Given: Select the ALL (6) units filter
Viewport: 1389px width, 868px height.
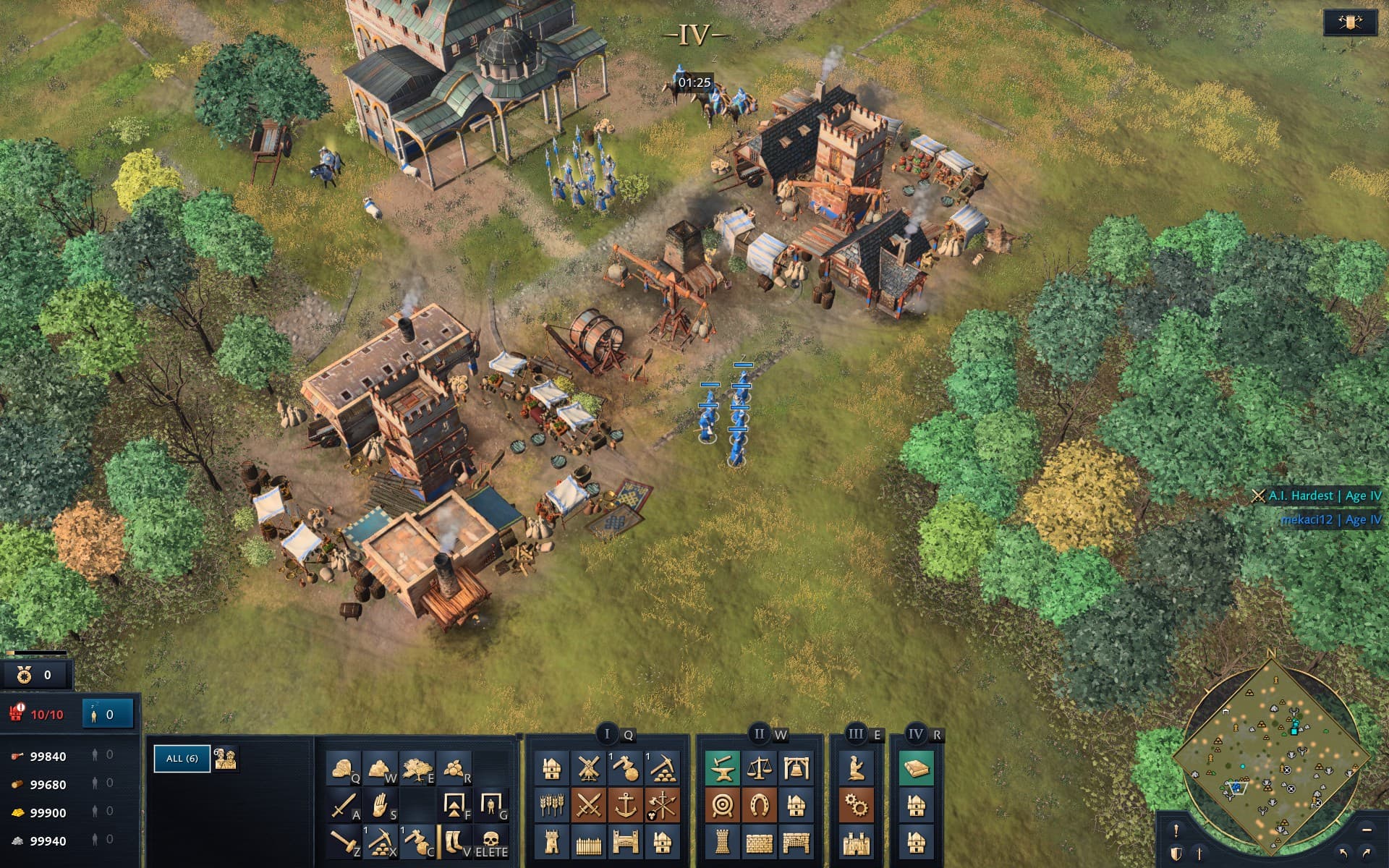Looking at the screenshot, I should [x=182, y=758].
